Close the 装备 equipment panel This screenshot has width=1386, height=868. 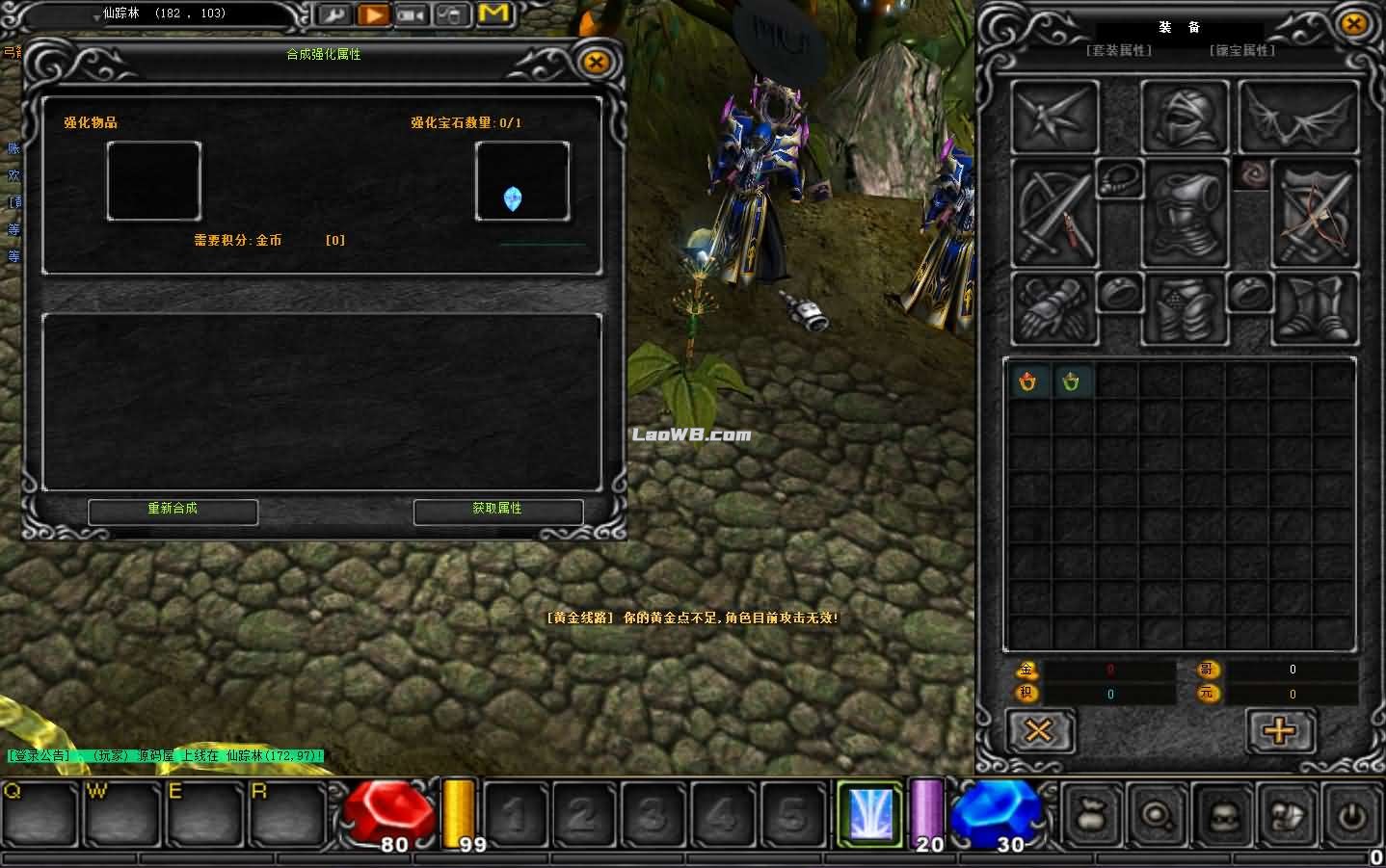click(1353, 23)
